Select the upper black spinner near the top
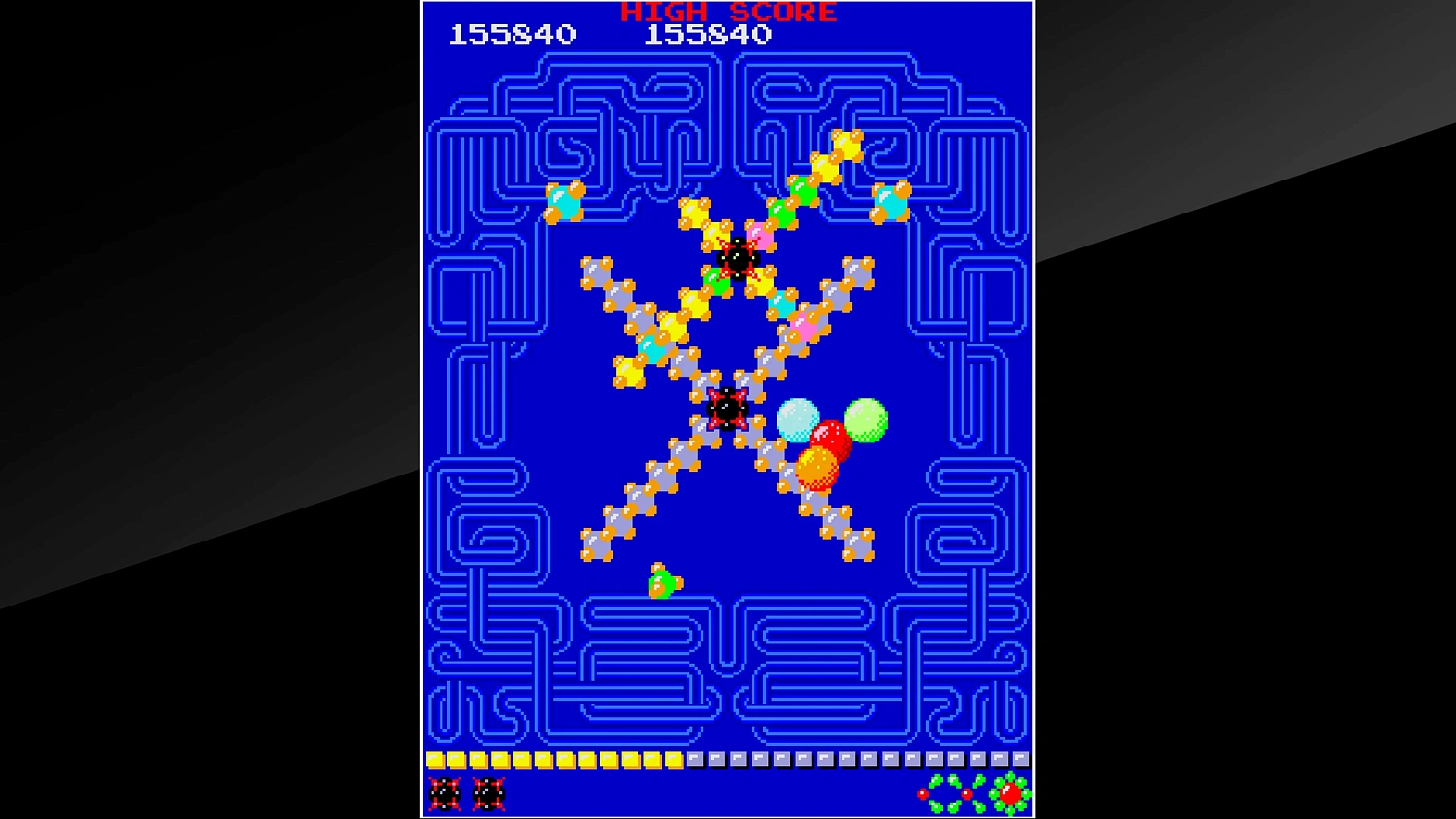 click(x=740, y=258)
